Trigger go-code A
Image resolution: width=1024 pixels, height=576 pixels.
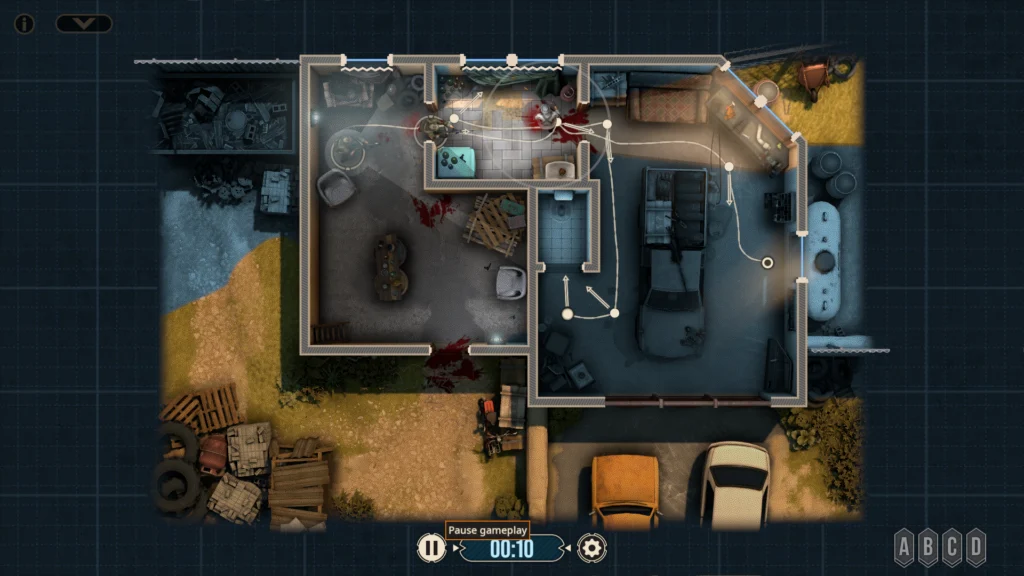tap(904, 547)
